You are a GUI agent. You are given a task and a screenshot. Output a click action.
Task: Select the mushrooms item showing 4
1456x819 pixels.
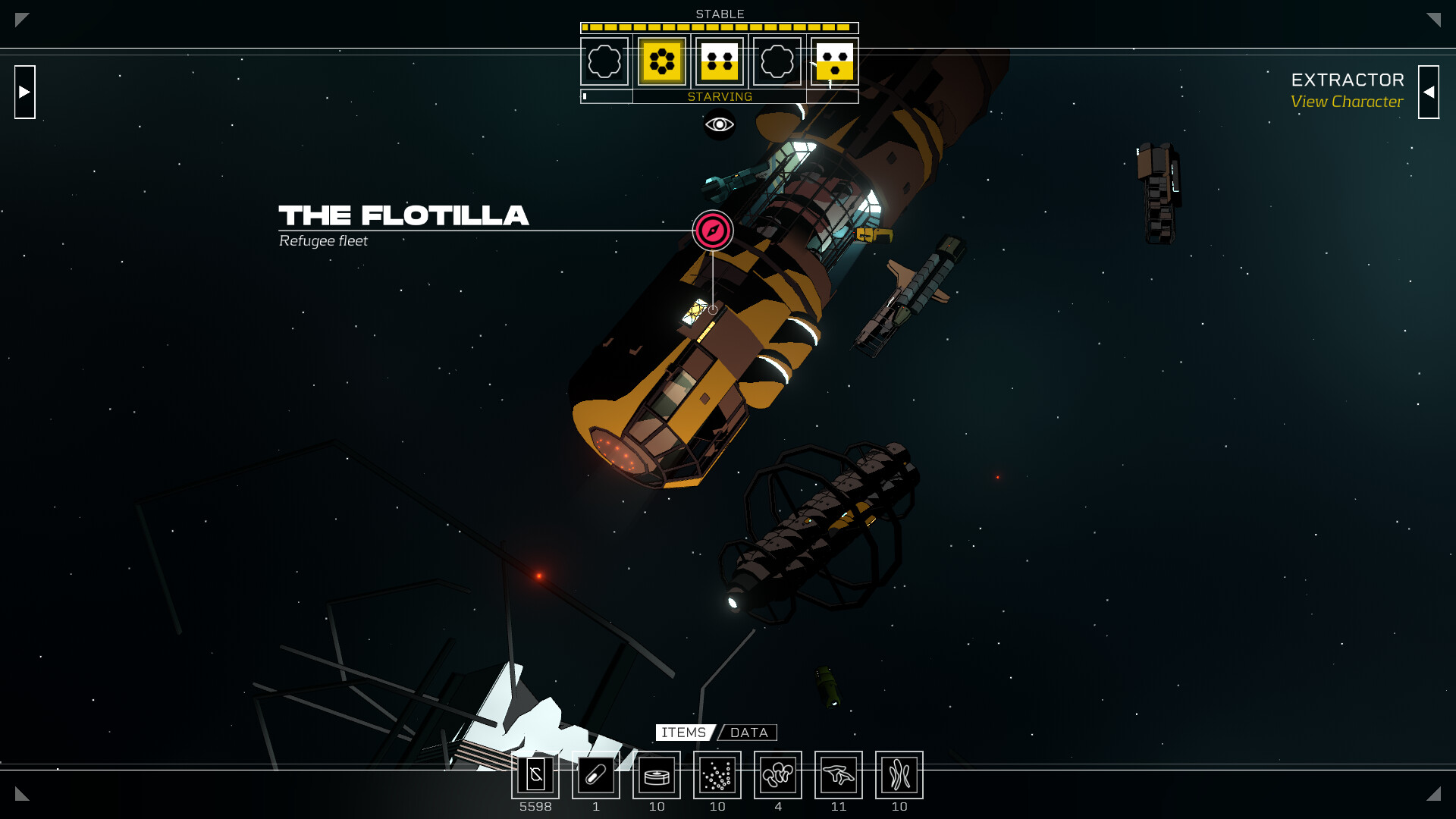[778, 775]
